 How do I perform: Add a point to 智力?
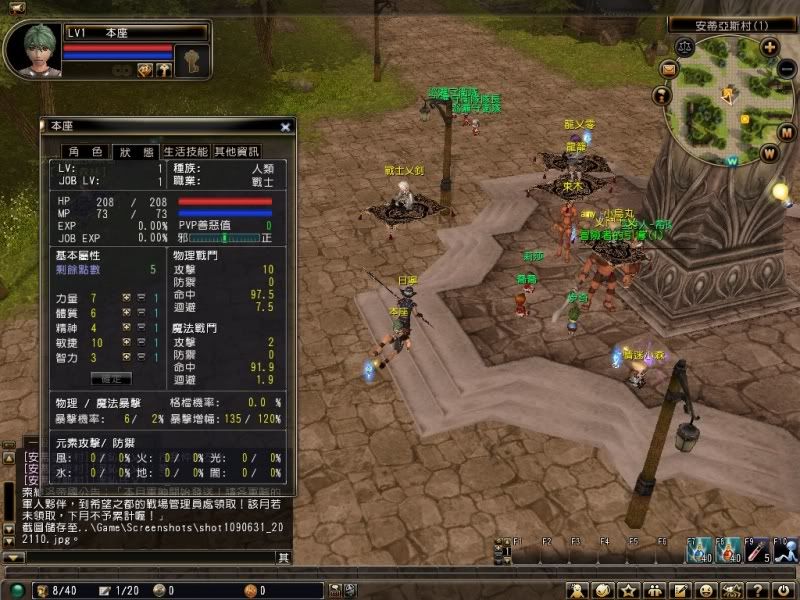point(127,357)
